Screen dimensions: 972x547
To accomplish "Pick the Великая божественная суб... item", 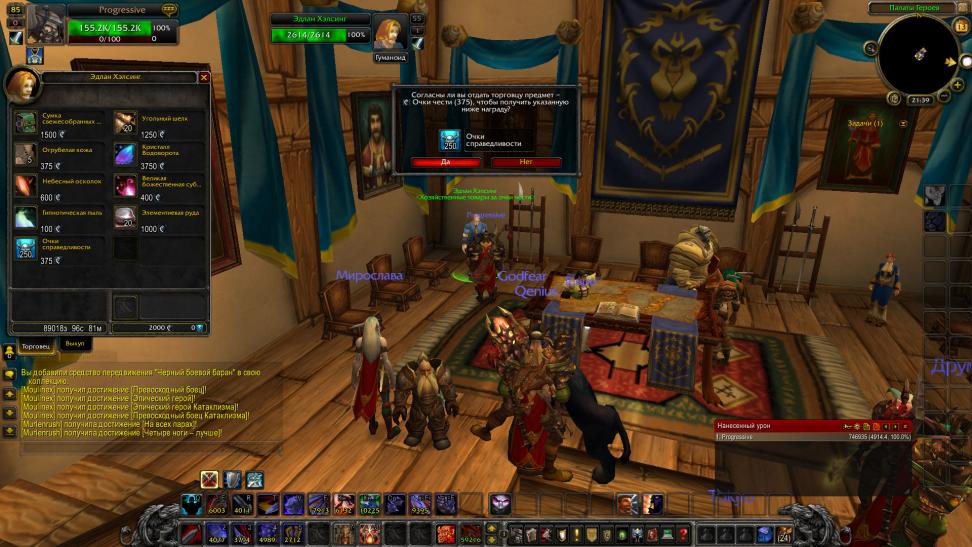I will (x=125, y=186).
